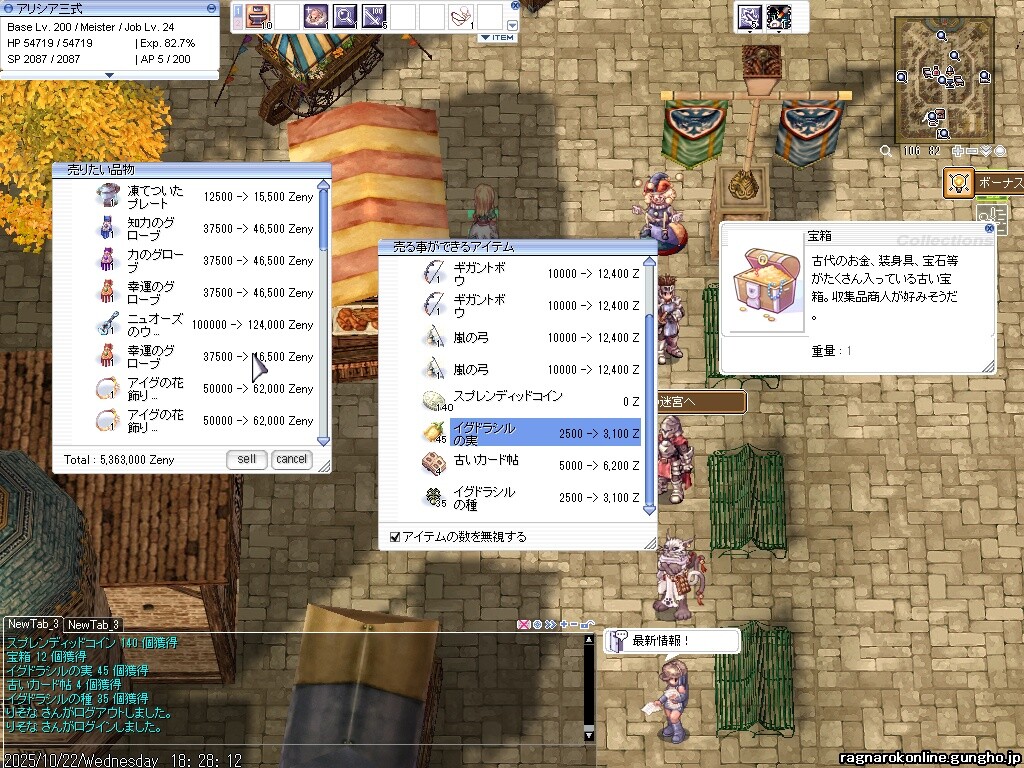Select イグドラシルの種 in the sellable list
Image resolution: width=1024 pixels, height=768 pixels.
click(x=530, y=497)
